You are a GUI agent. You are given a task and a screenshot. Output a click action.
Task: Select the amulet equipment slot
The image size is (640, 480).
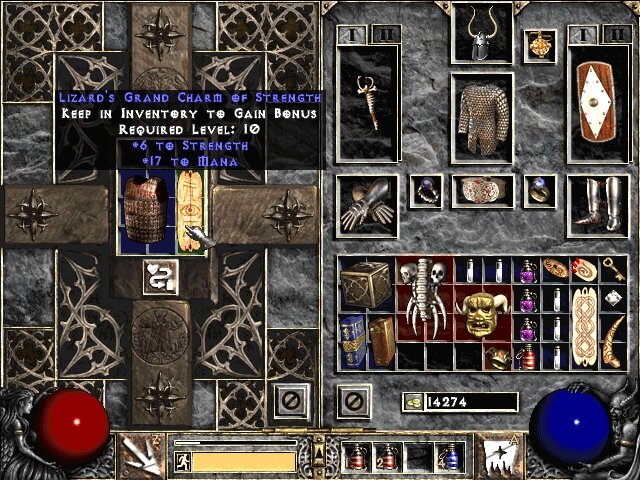pos(543,43)
